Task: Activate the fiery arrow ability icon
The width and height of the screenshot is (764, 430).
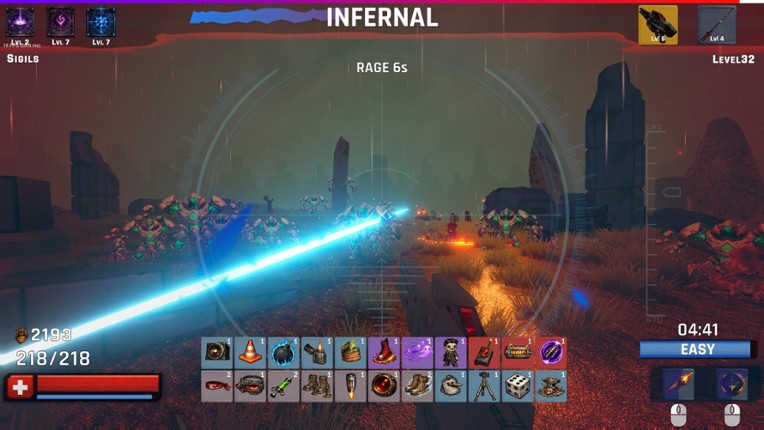Action: [x=677, y=384]
